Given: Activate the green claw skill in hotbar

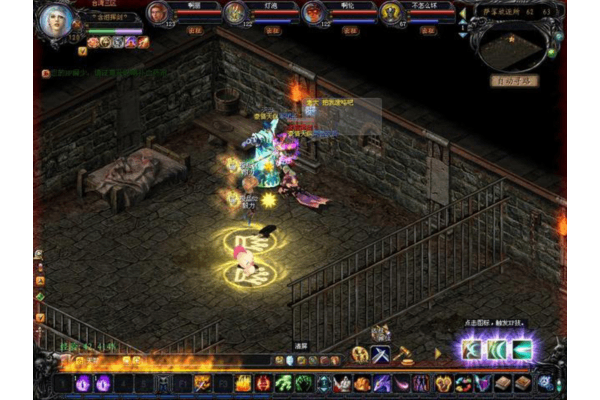Looking at the screenshot, I should pos(283,383).
